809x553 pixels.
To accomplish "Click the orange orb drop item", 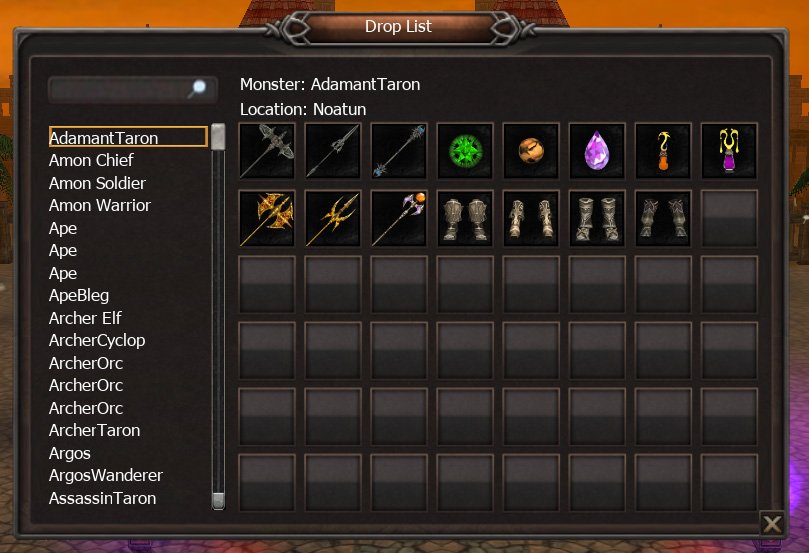I will coord(531,151).
